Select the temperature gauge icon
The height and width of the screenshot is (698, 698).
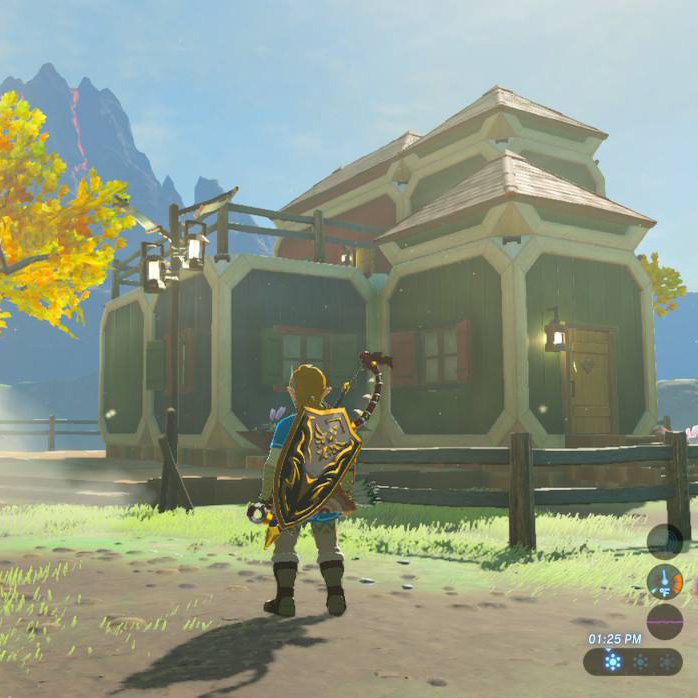click(664, 581)
